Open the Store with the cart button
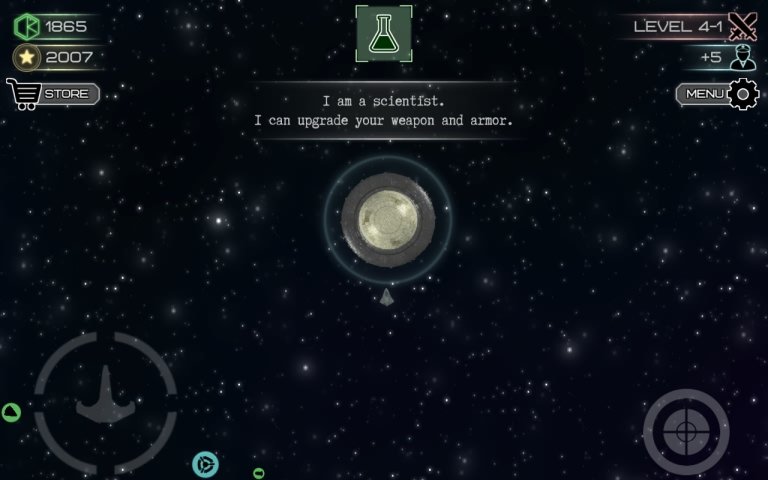 tap(52, 94)
